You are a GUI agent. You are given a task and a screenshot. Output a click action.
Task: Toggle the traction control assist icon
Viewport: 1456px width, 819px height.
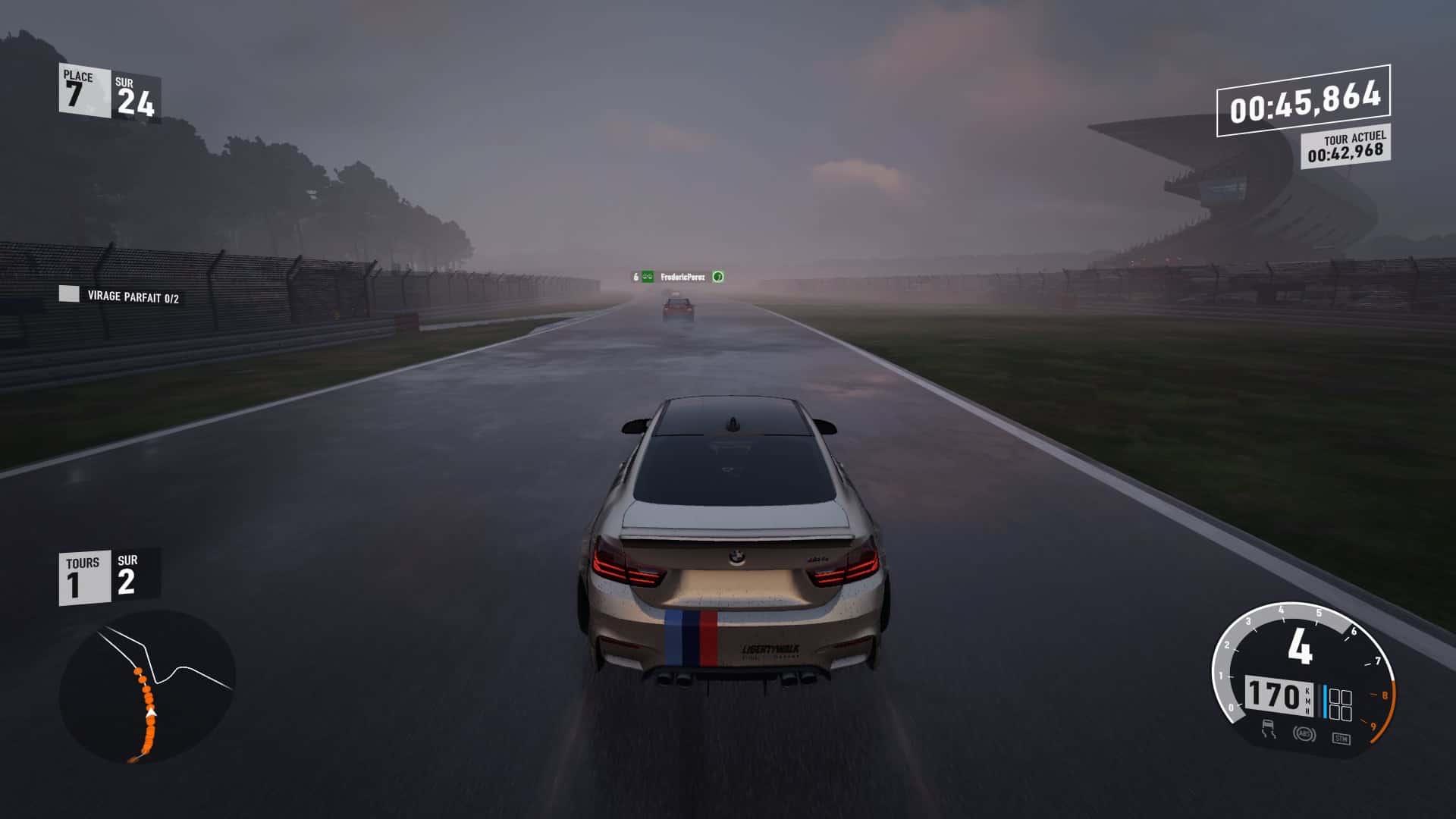click(x=1268, y=730)
